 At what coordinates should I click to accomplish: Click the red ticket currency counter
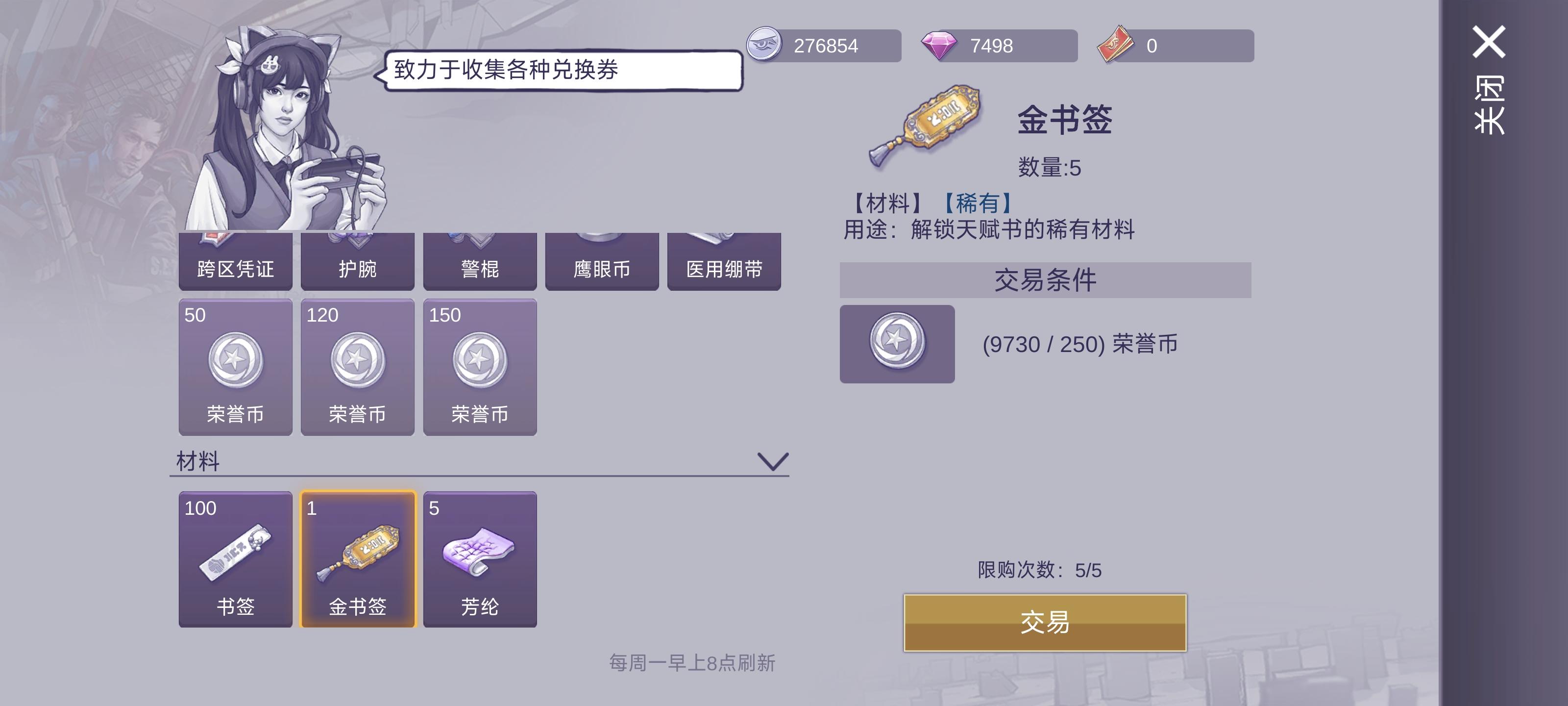(1172, 45)
